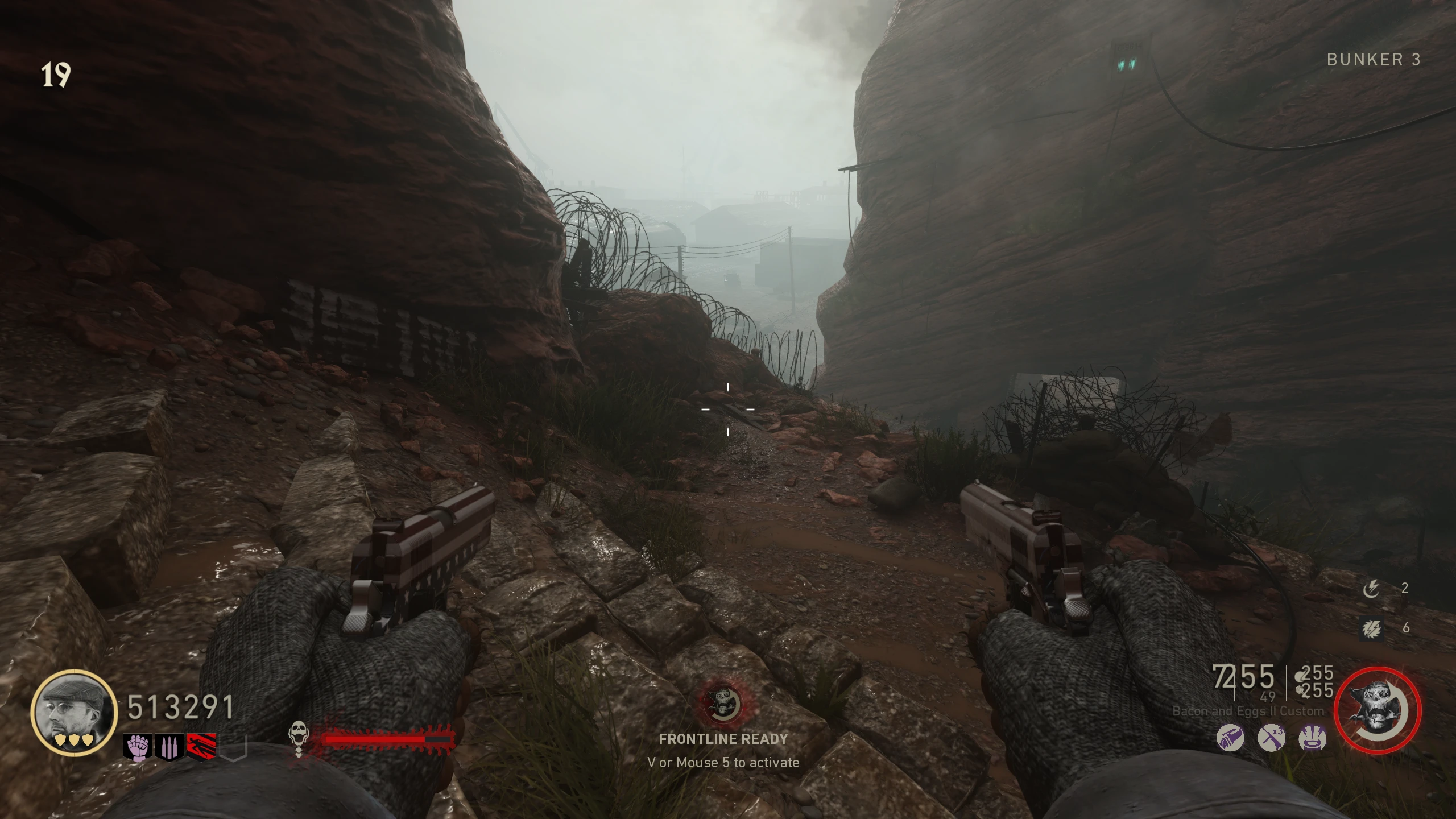The height and width of the screenshot is (819, 1456).
Task: Click the skull gas-mask icon
Action: (299, 738)
